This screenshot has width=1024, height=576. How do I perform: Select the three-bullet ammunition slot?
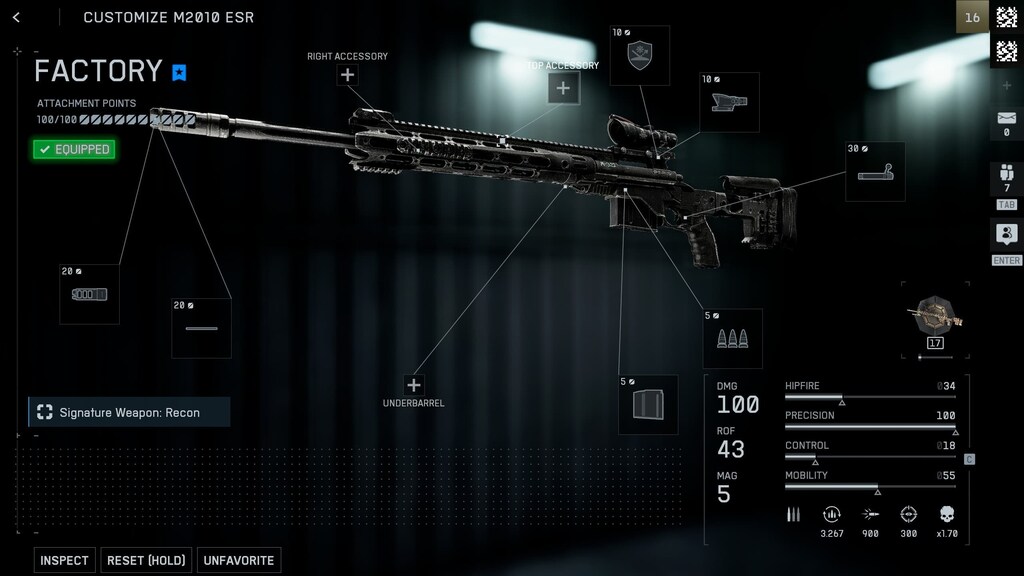pos(732,338)
